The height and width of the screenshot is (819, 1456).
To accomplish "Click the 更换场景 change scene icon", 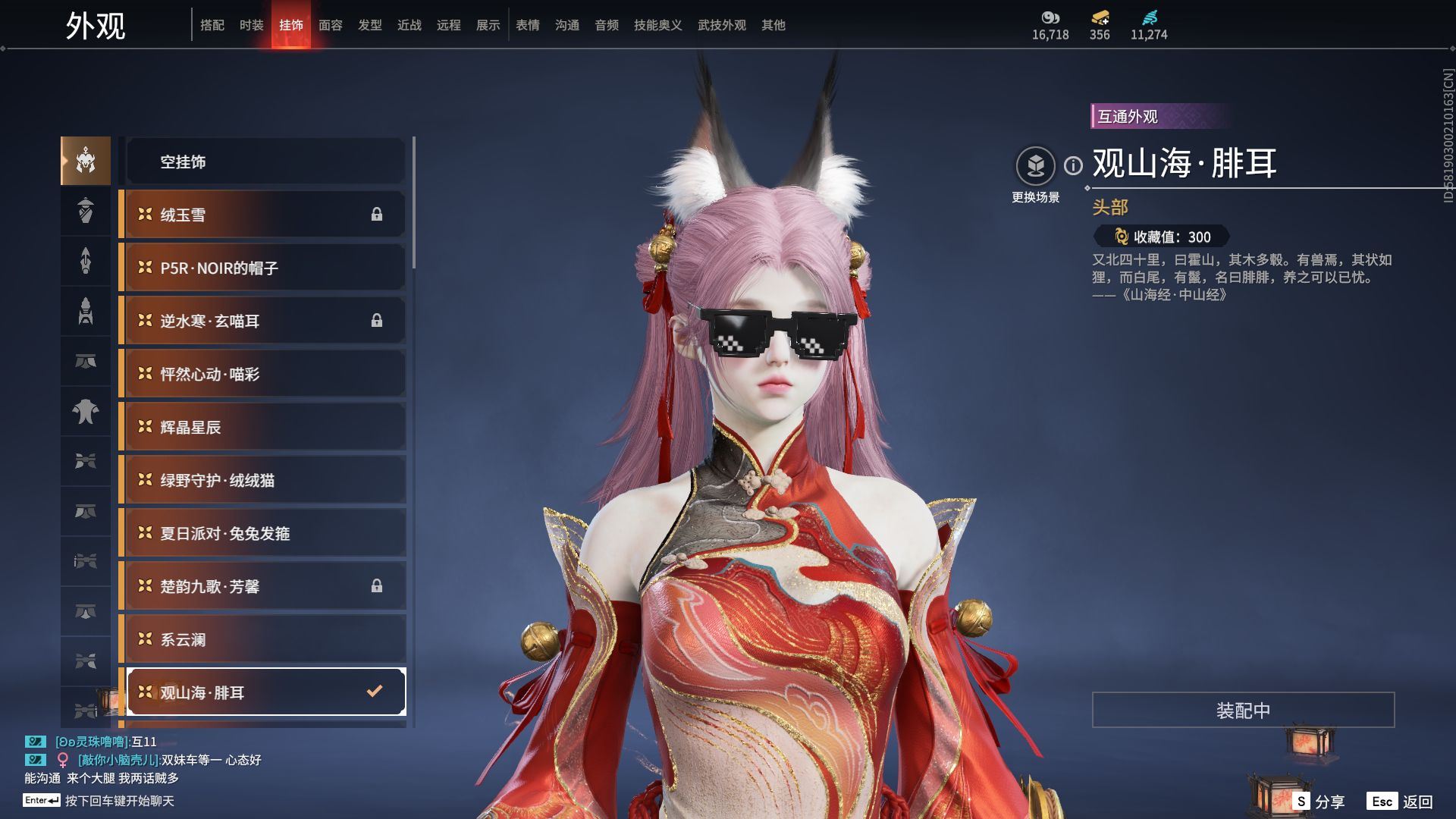I will 1035,166.
